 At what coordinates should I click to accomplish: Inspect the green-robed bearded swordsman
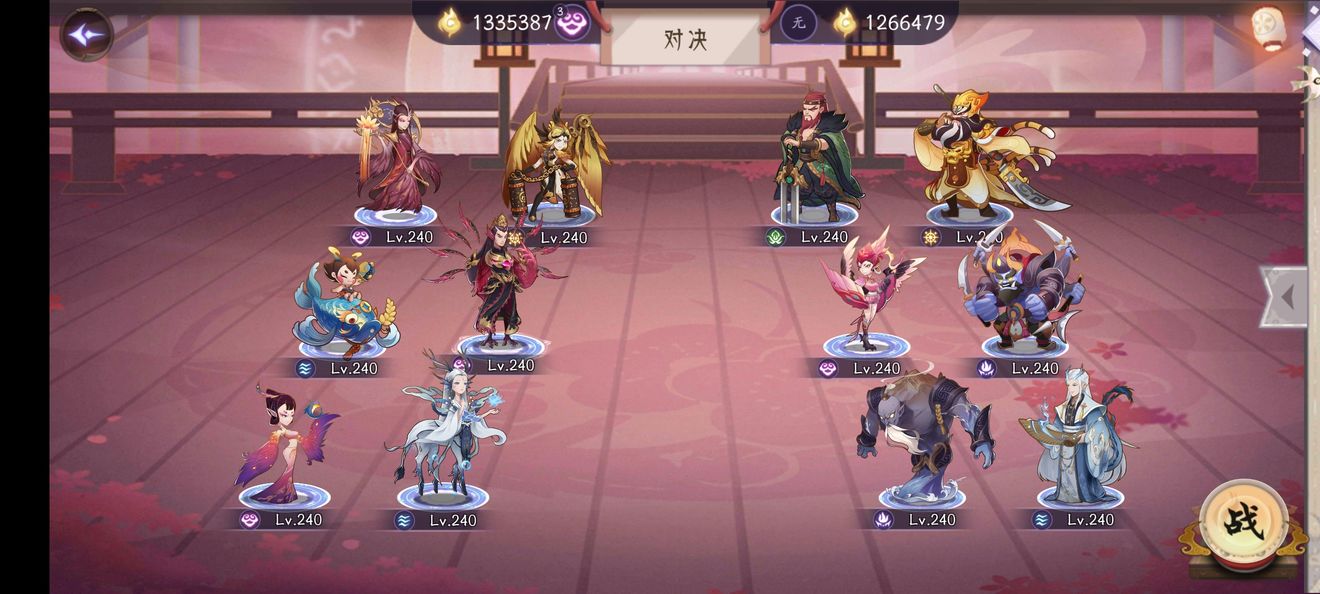[814, 158]
